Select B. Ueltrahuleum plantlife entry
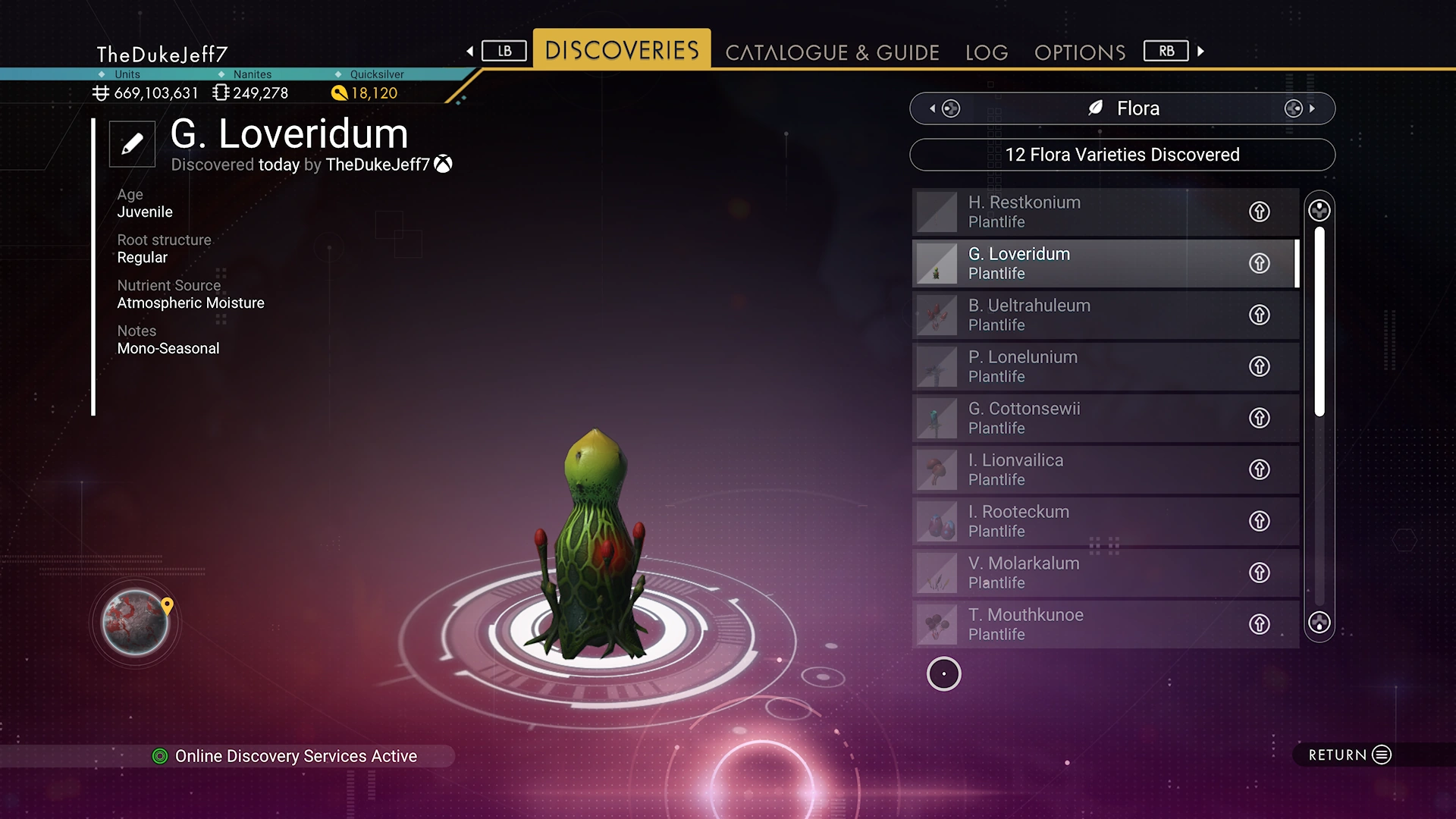This screenshot has width=1456, height=819. [1077, 315]
